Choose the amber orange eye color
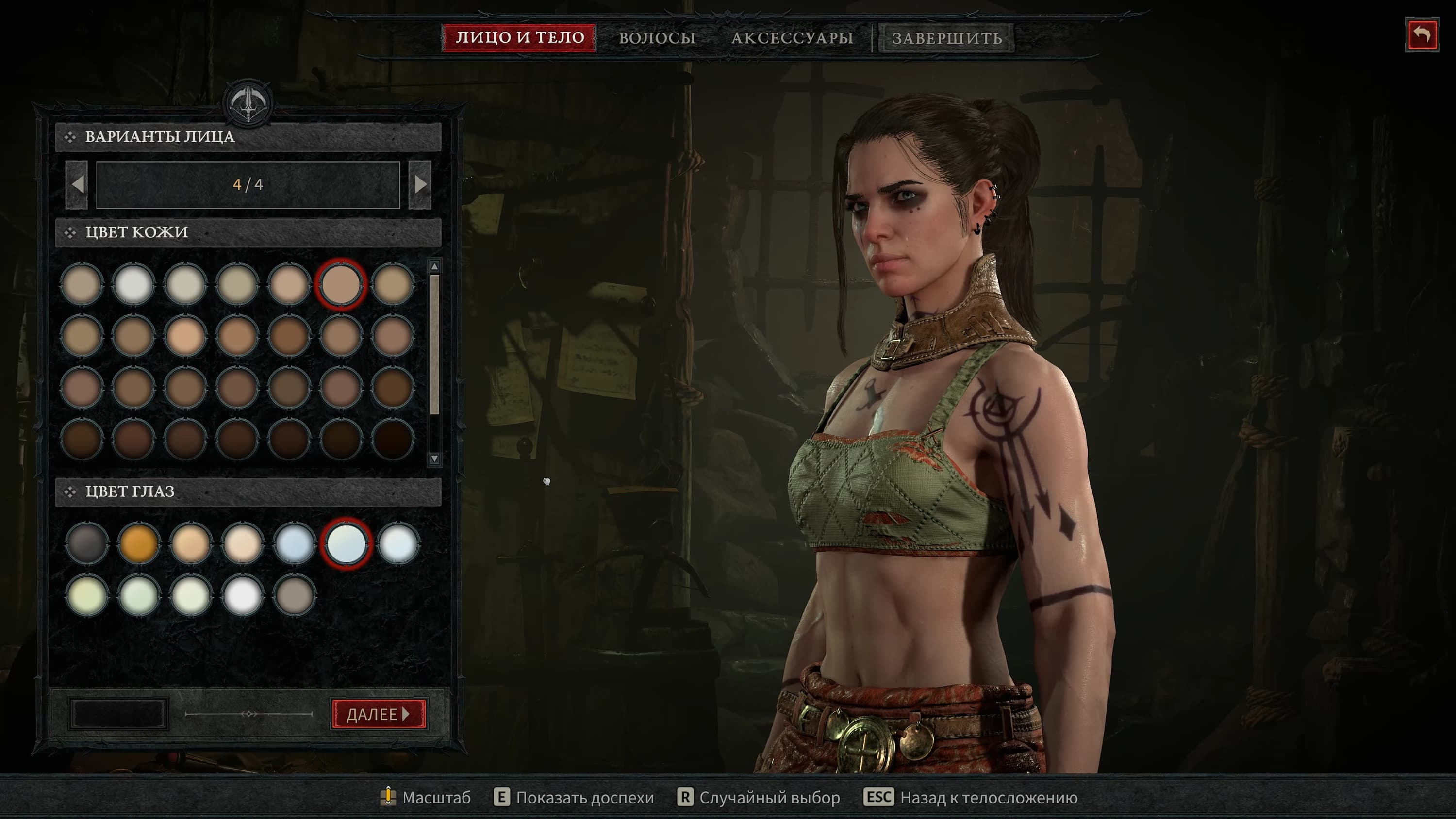1456x819 pixels. pos(138,543)
